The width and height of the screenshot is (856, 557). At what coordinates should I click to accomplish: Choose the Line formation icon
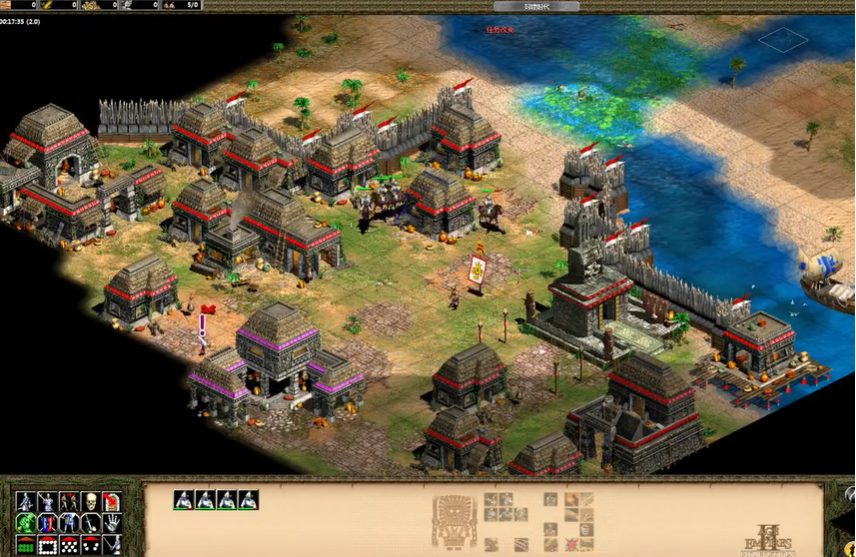26,545
